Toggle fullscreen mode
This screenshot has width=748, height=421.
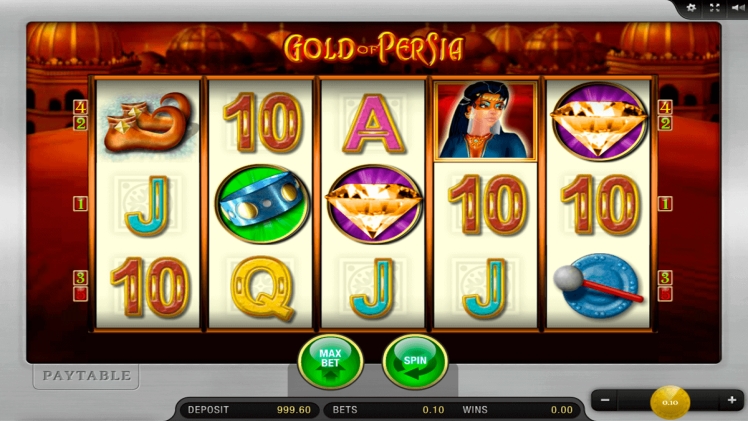tap(714, 8)
